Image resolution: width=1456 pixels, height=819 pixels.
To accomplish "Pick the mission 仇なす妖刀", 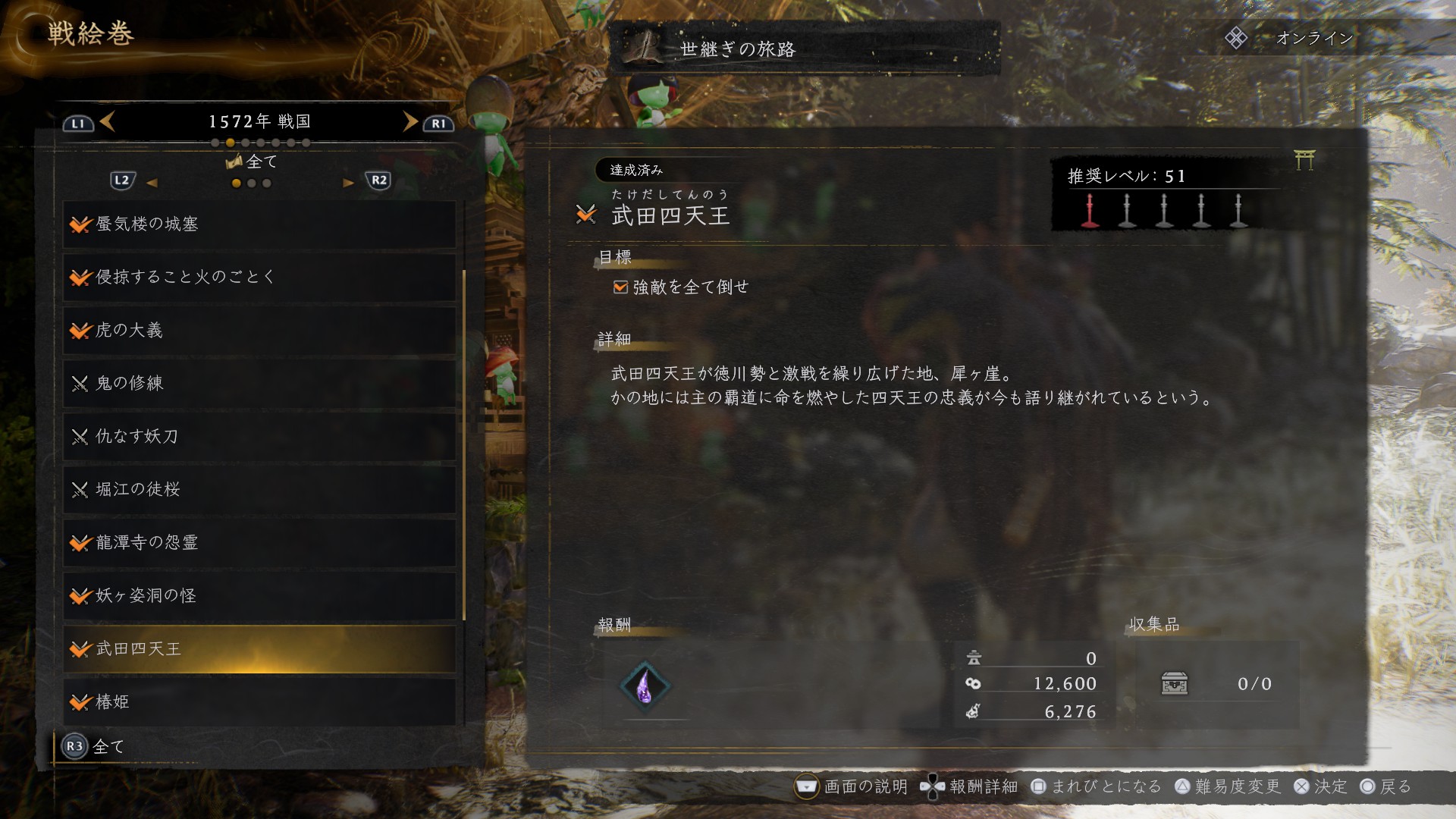I will point(259,437).
